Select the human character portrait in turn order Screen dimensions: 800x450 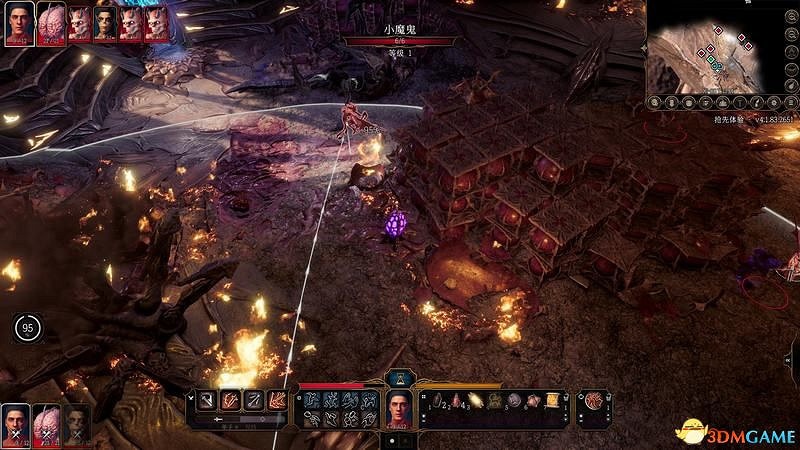17,21
